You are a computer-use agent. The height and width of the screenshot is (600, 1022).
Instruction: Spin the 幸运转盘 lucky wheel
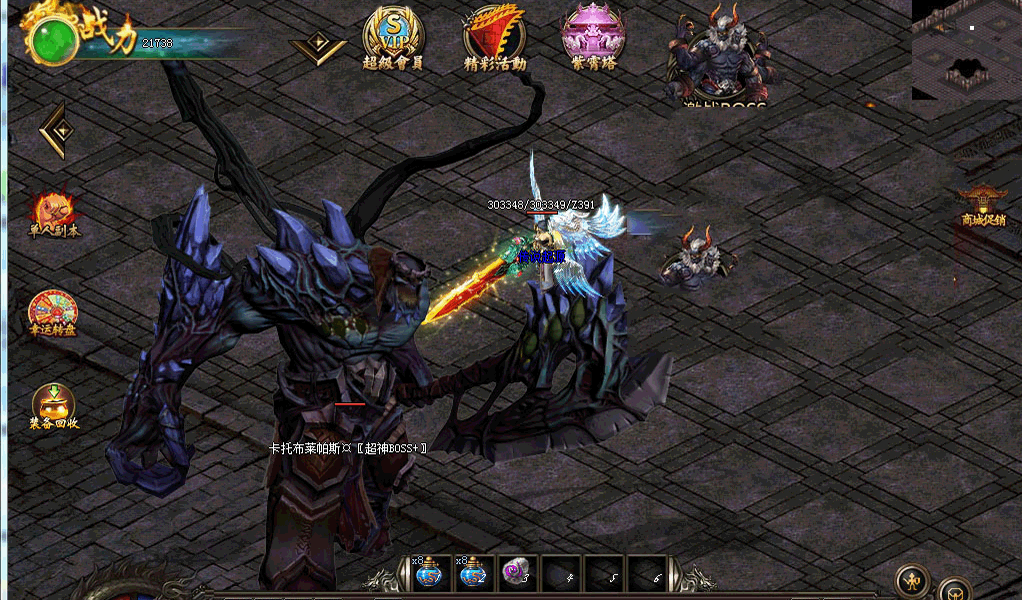click(x=53, y=313)
